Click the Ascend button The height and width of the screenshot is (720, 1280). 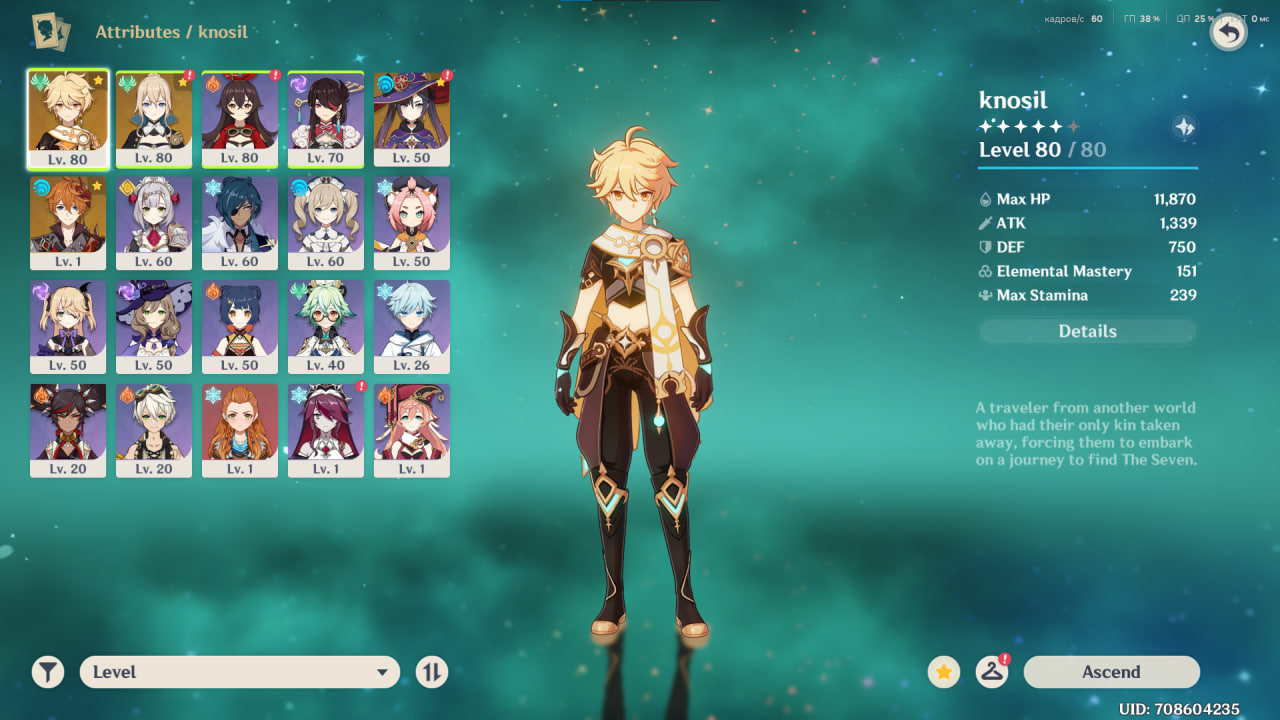click(1111, 672)
